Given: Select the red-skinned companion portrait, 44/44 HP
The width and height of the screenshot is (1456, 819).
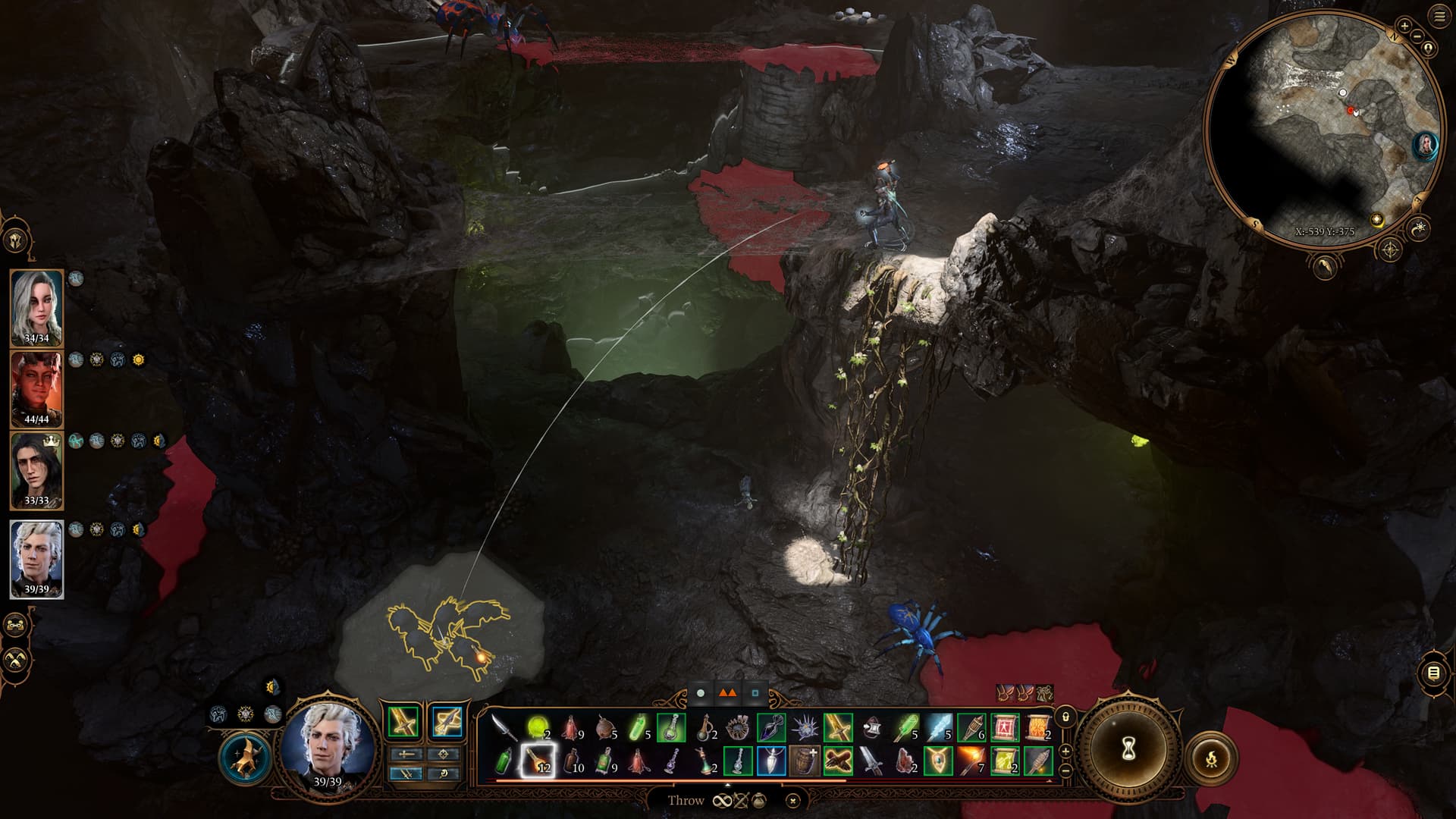Looking at the screenshot, I should point(36,389).
